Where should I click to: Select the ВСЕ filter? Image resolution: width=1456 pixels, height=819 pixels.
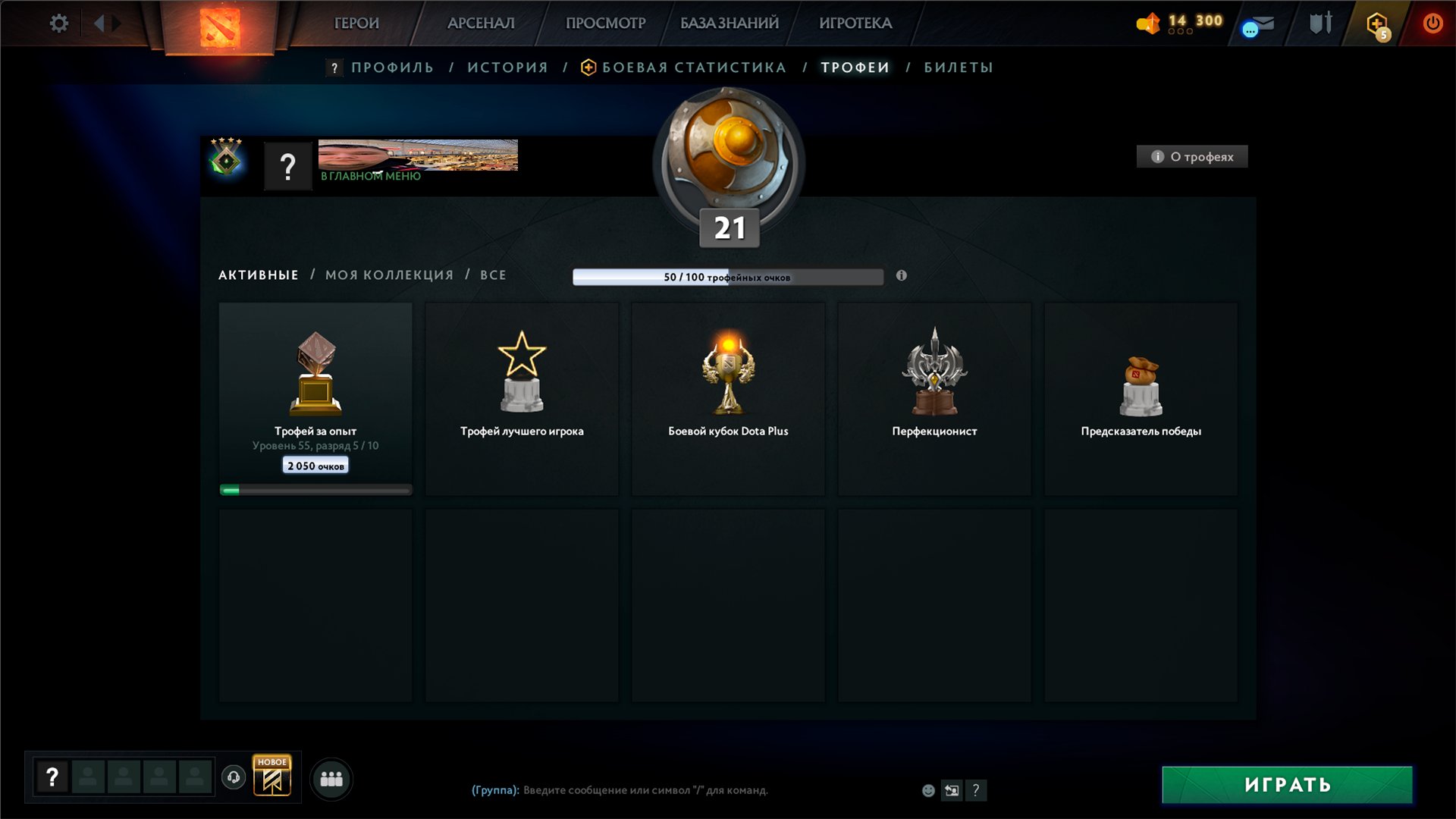point(494,275)
